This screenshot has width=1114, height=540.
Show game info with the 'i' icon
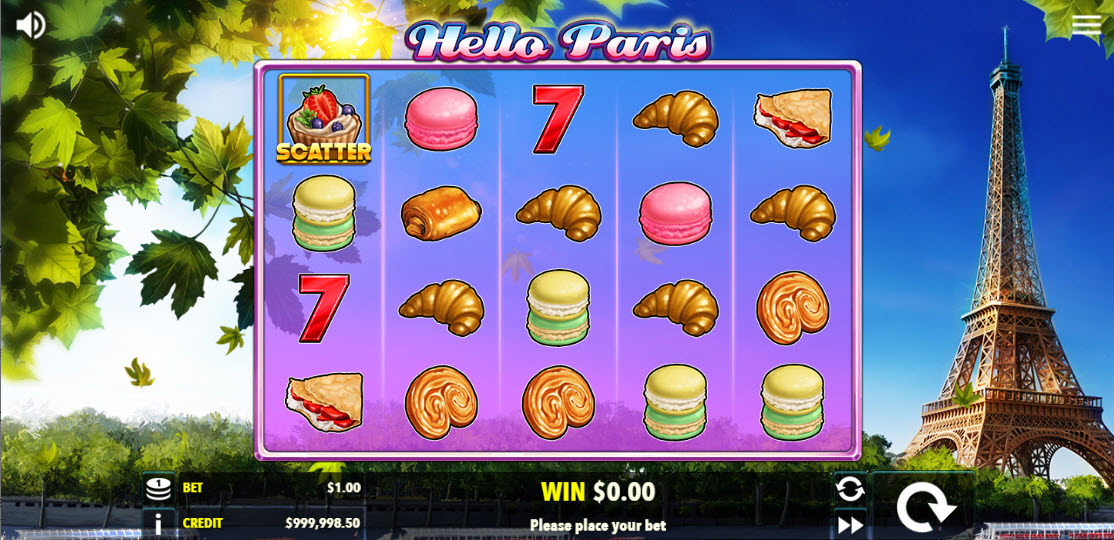point(158,523)
